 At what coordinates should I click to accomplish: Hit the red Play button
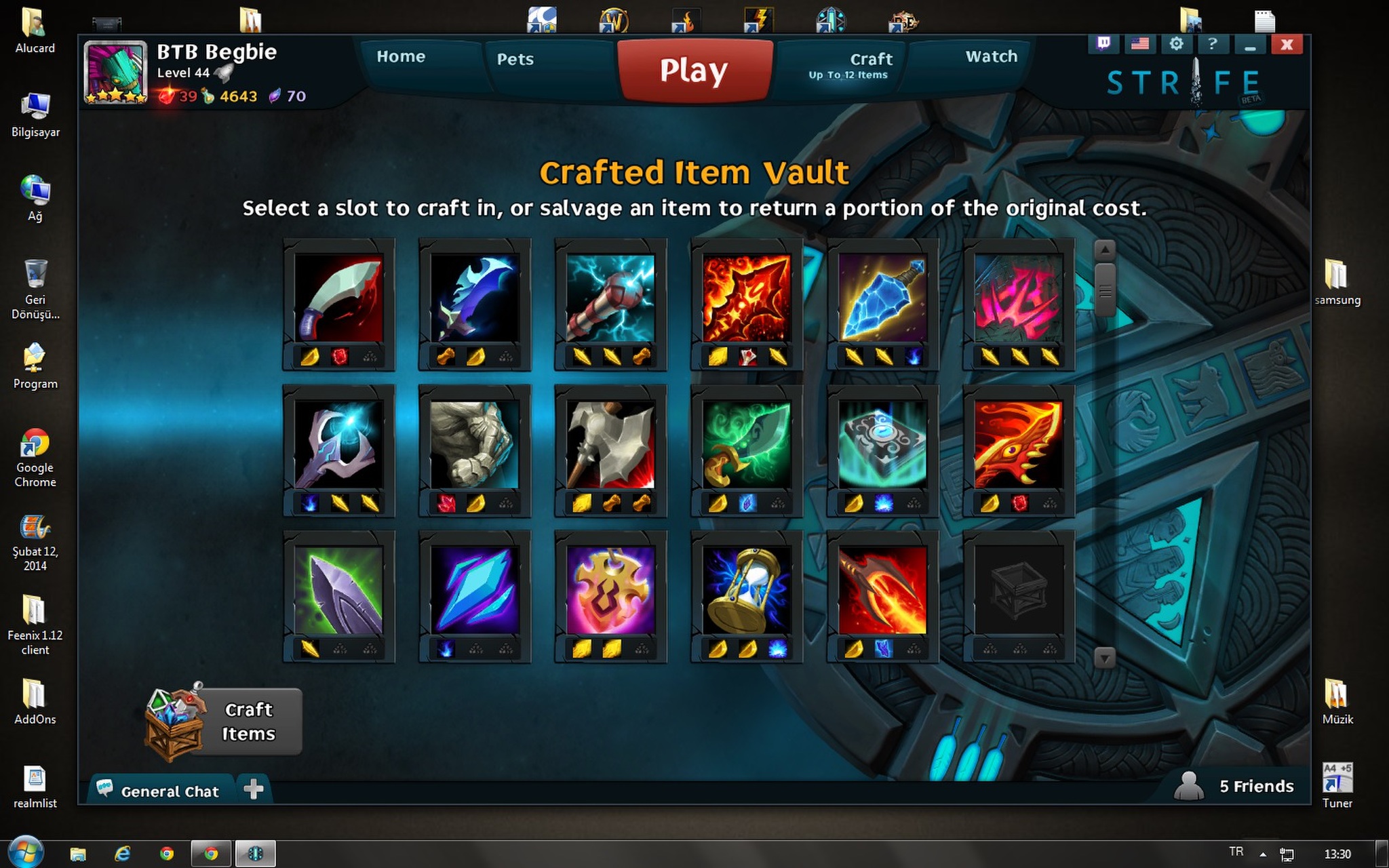[x=694, y=71]
